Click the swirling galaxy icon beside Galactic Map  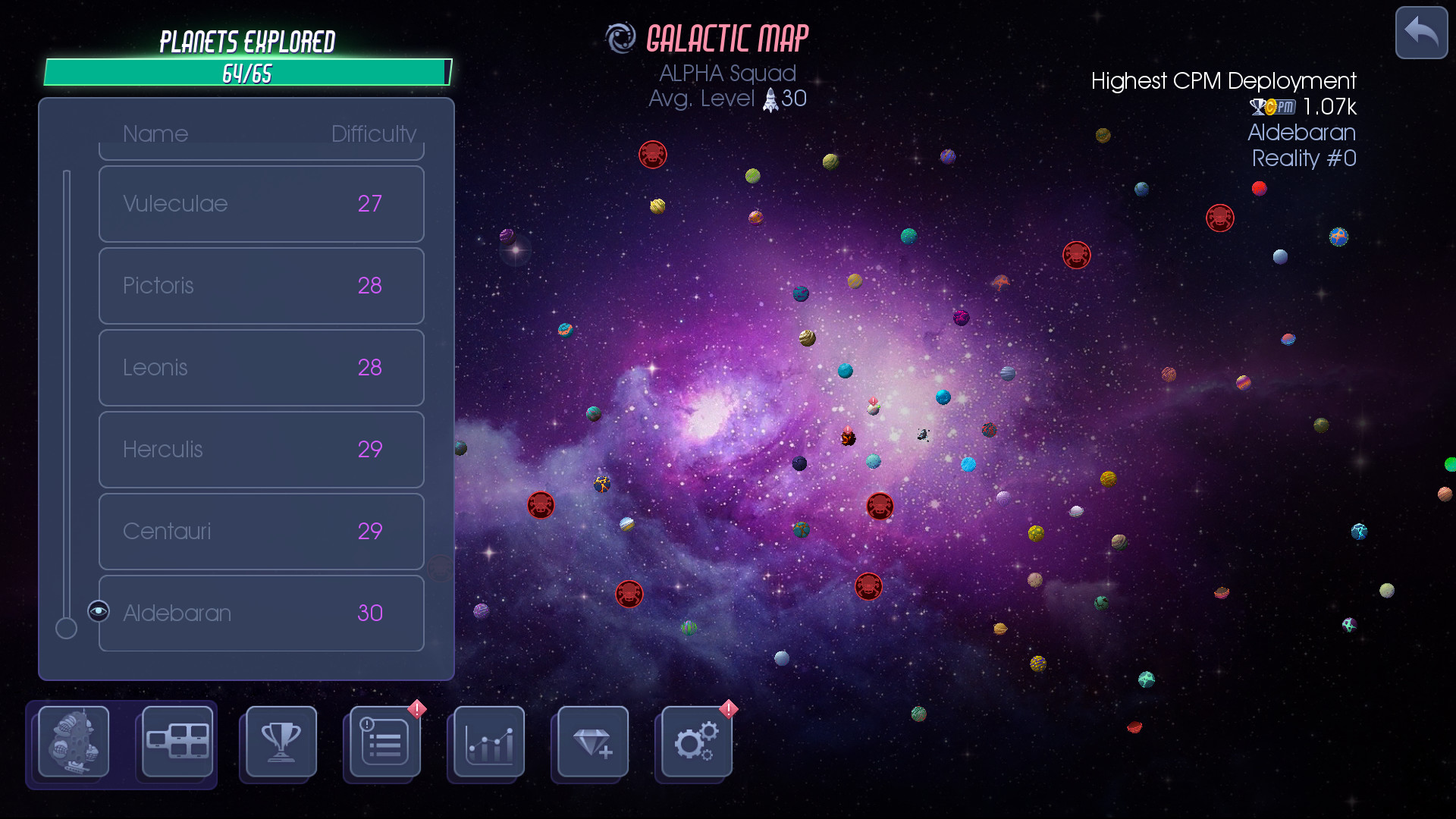click(621, 36)
